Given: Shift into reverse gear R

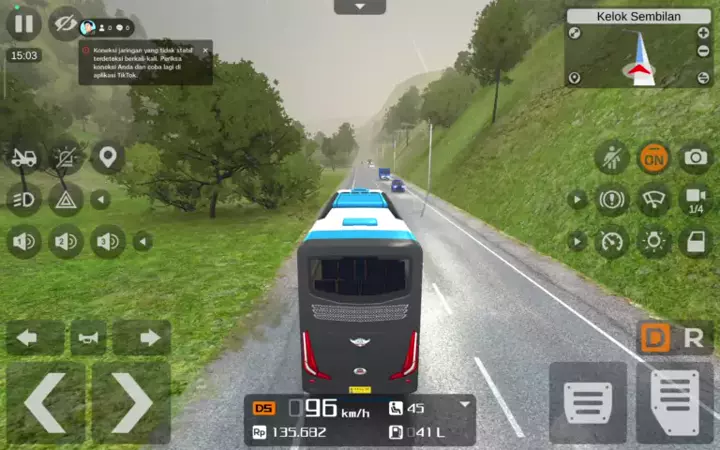Looking at the screenshot, I should (693, 338).
